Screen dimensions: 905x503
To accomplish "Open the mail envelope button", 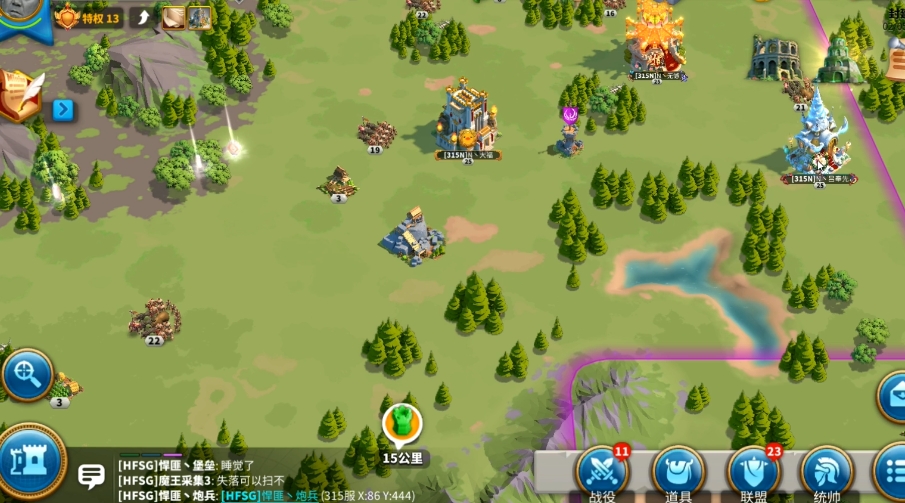I will pos(892,395).
